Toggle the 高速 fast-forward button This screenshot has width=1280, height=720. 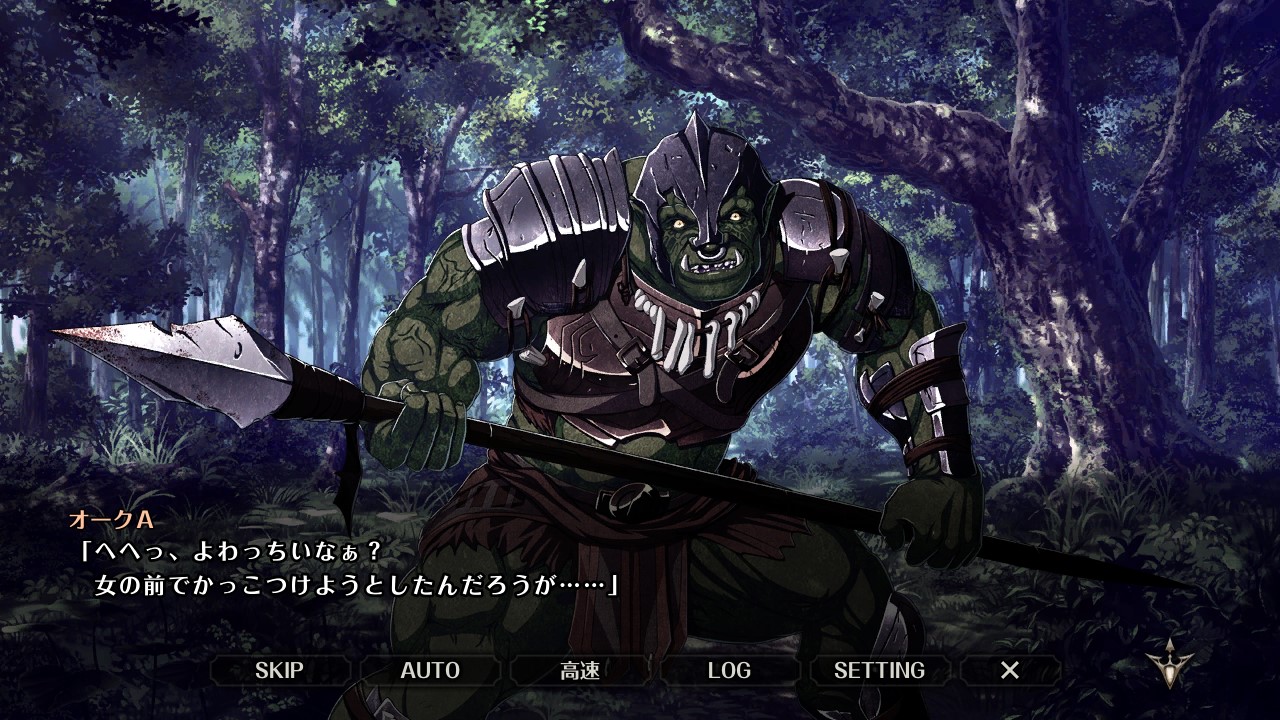[x=580, y=670]
